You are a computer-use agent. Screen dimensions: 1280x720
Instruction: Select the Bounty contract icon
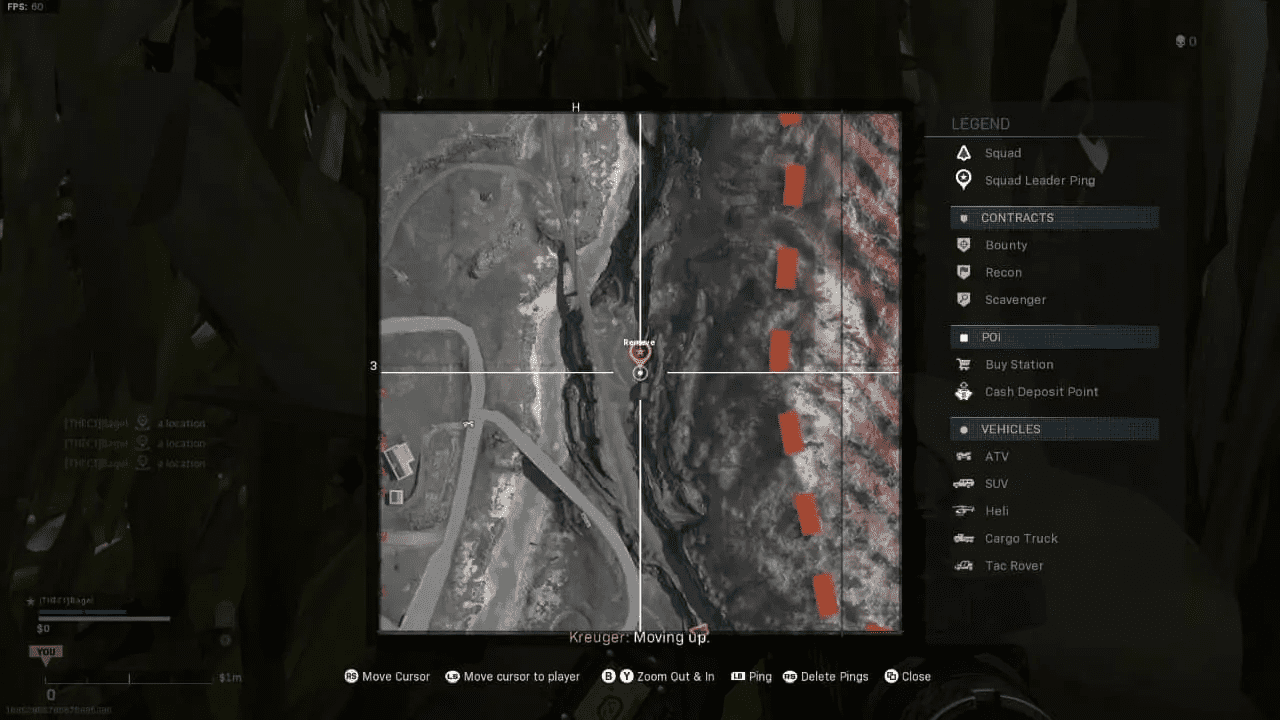tap(963, 245)
